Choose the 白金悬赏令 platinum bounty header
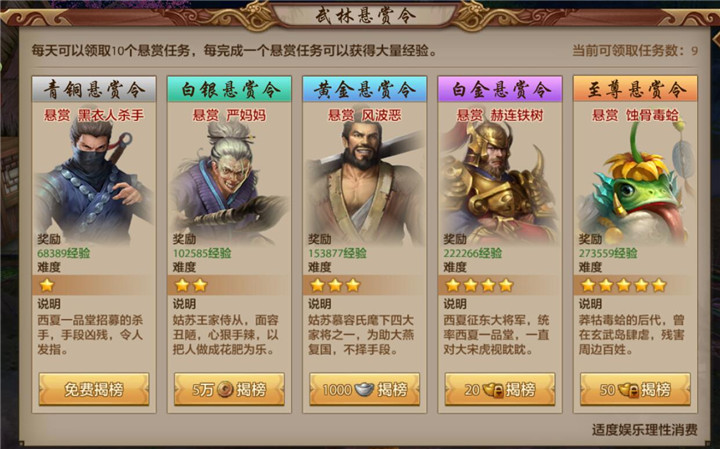 [499, 89]
